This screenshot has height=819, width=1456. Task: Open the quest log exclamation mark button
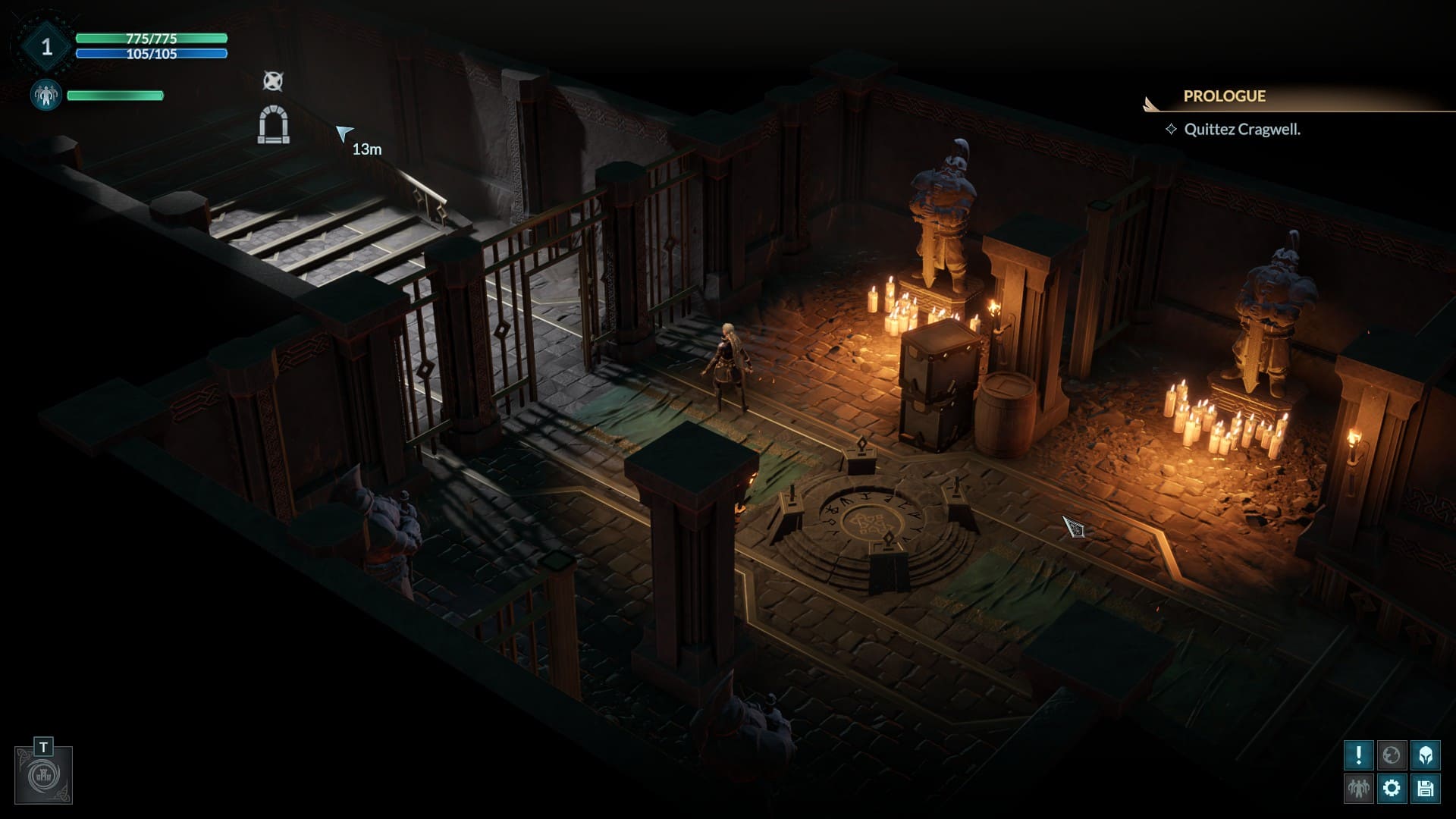pos(1358,755)
